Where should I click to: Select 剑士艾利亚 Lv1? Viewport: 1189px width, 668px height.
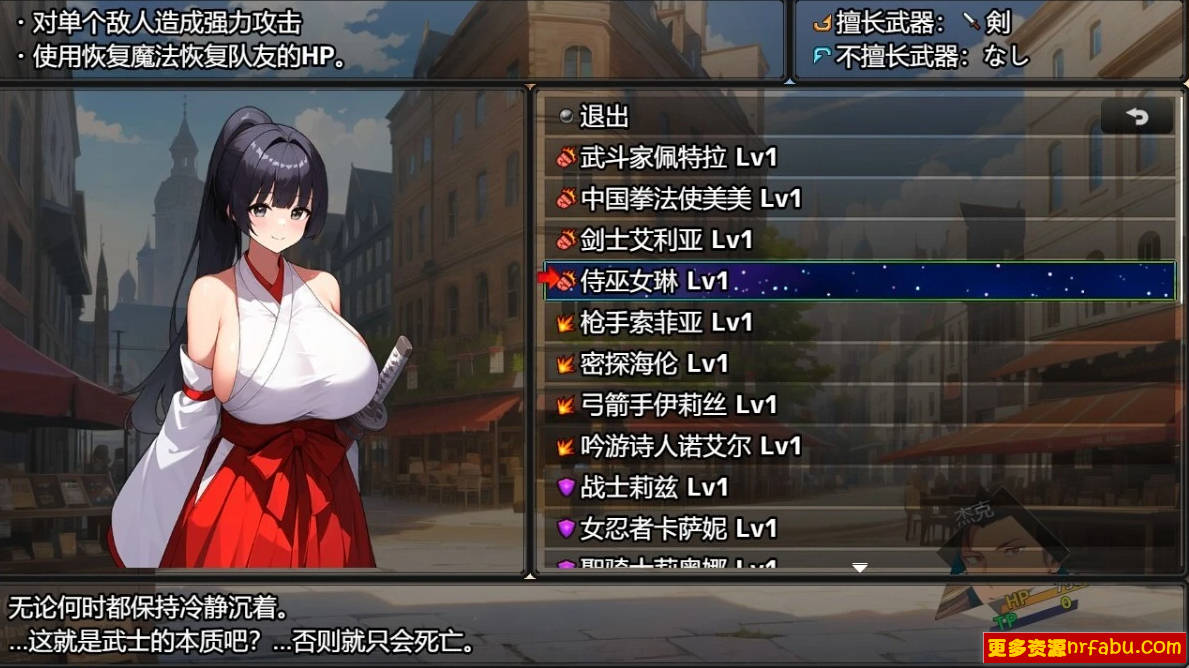[x=666, y=240]
